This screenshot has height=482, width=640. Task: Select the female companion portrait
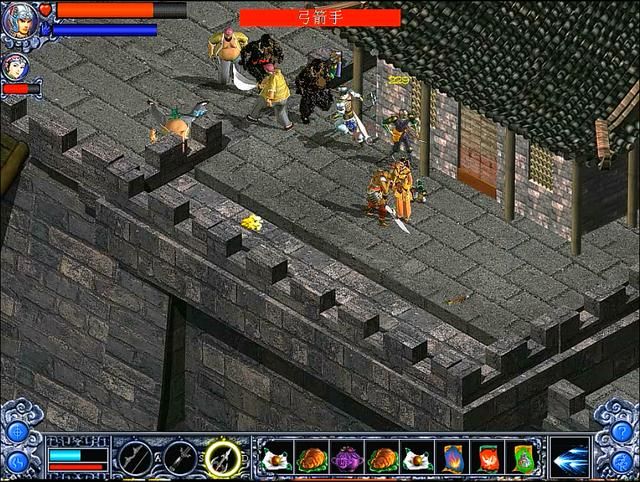(14, 67)
